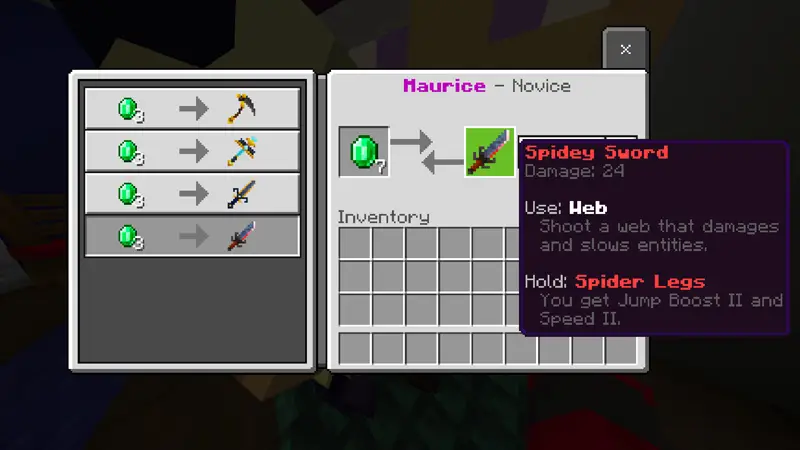This screenshot has width=800, height=450.
Task: Select the golden scythe trade offer
Action: [192, 108]
